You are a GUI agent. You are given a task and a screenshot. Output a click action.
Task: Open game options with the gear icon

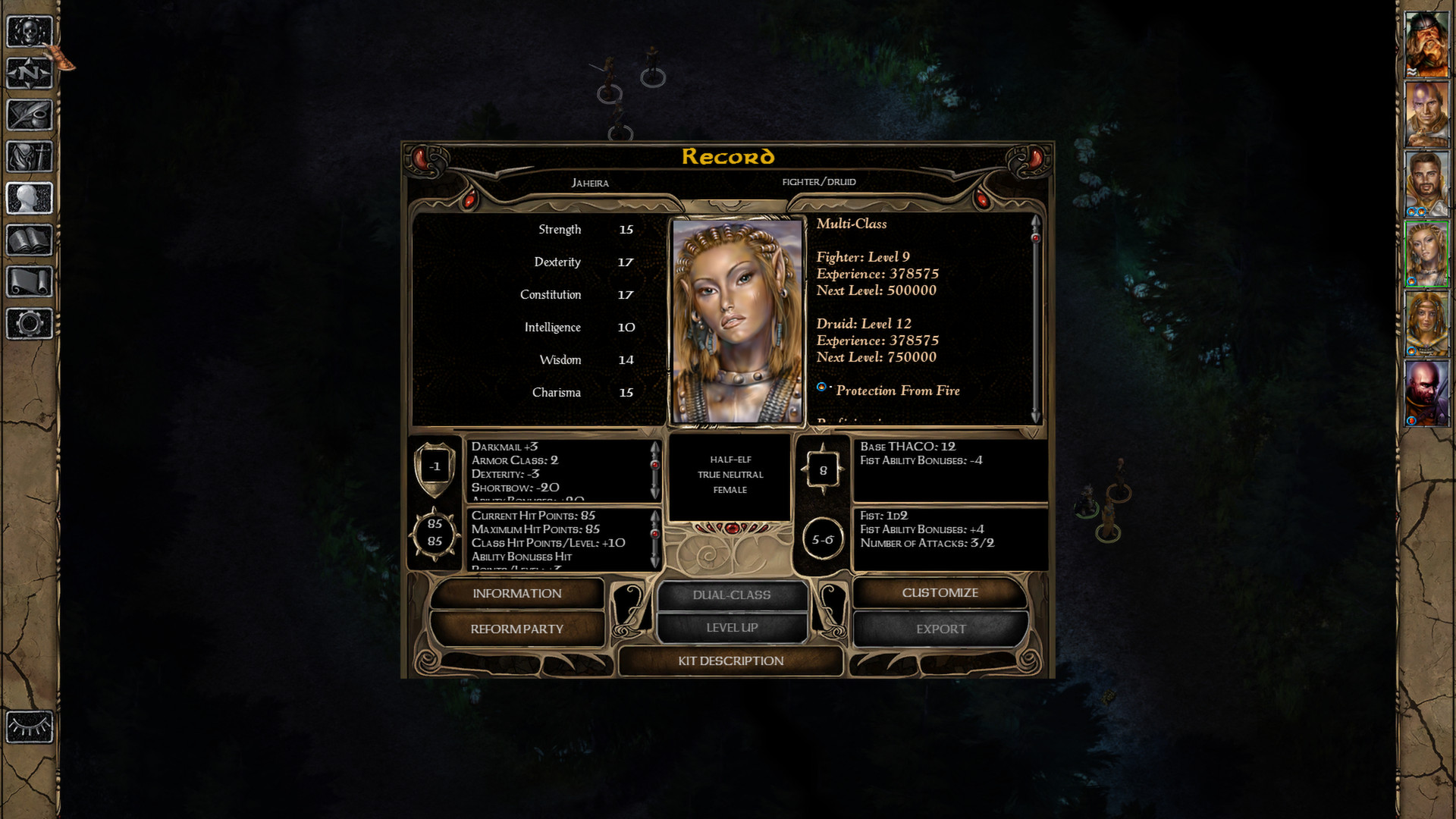[x=29, y=324]
